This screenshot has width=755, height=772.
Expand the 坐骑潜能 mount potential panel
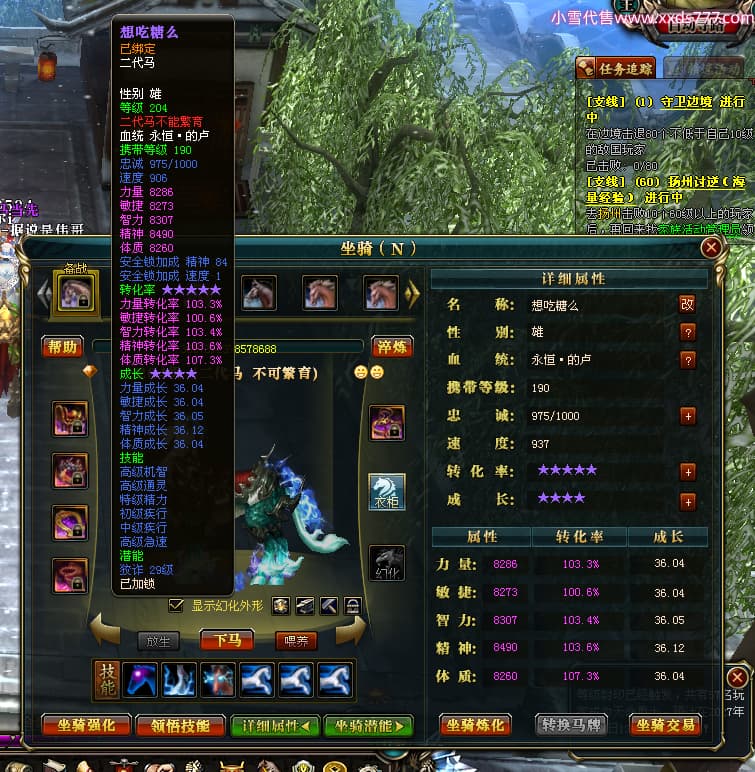click(x=368, y=726)
